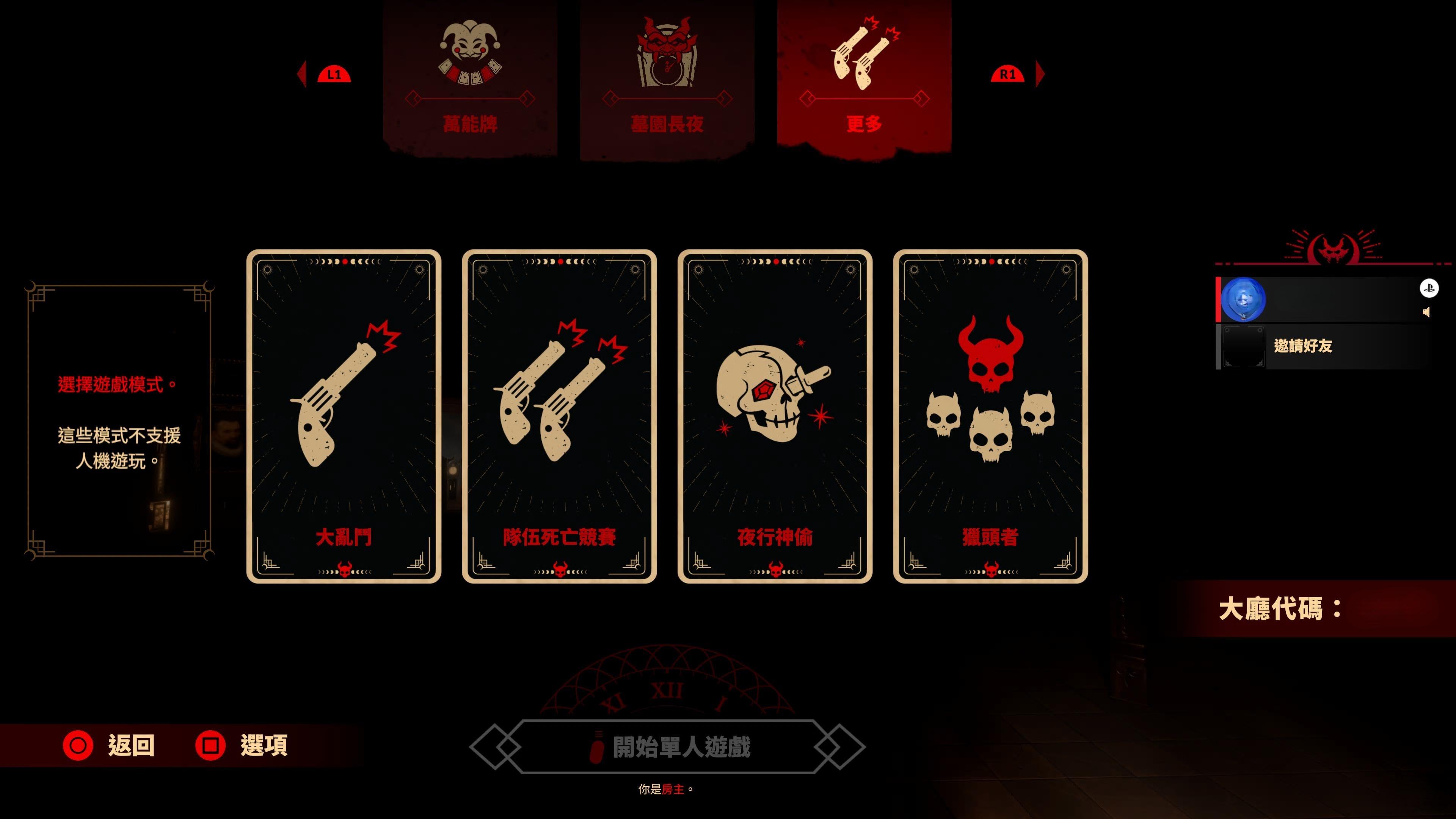Viewport: 1456px width, 819px height.
Task: Click the right arrow beside the mode tabs
Action: (1040, 74)
